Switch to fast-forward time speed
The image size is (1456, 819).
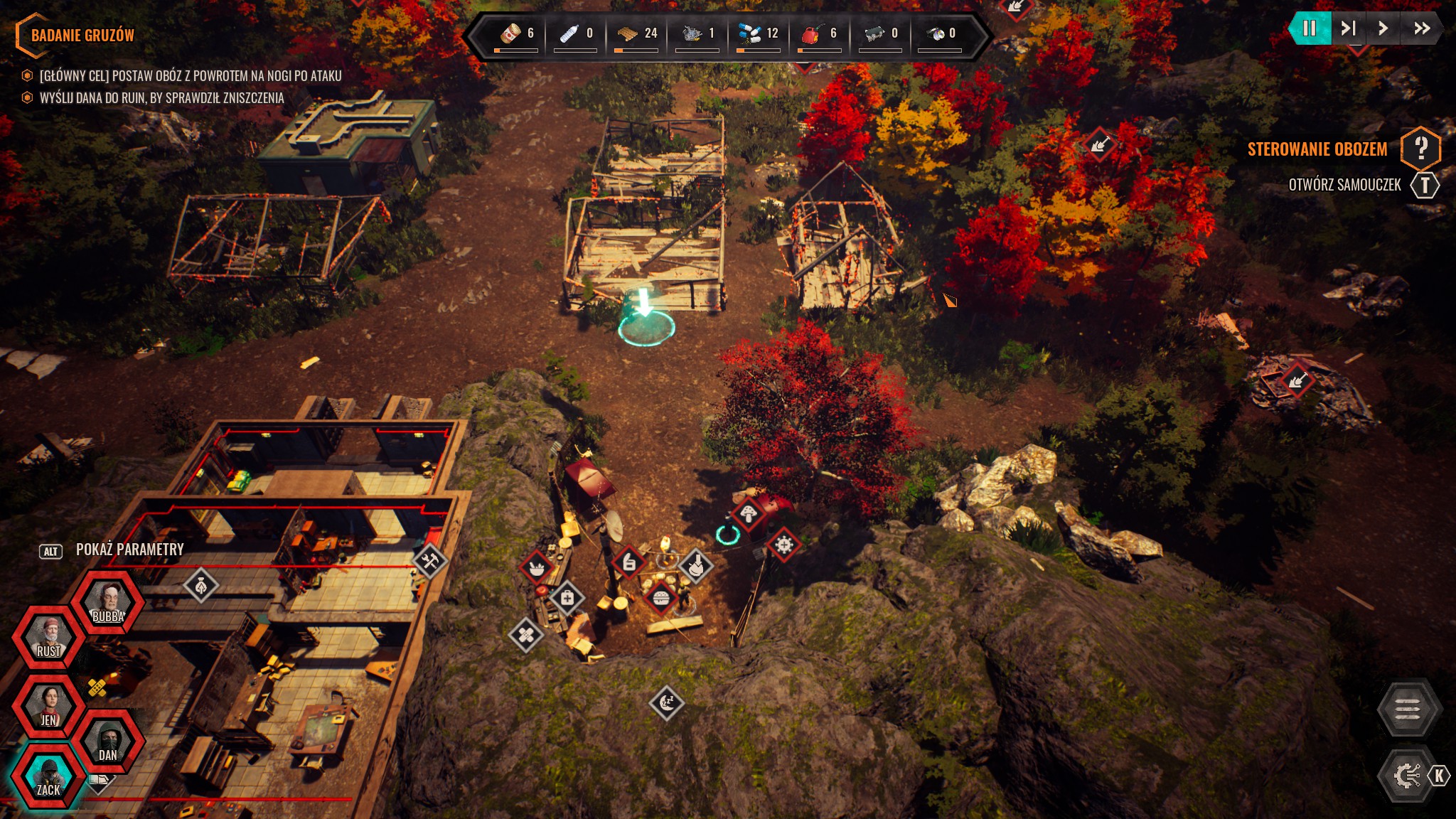(x=1421, y=28)
